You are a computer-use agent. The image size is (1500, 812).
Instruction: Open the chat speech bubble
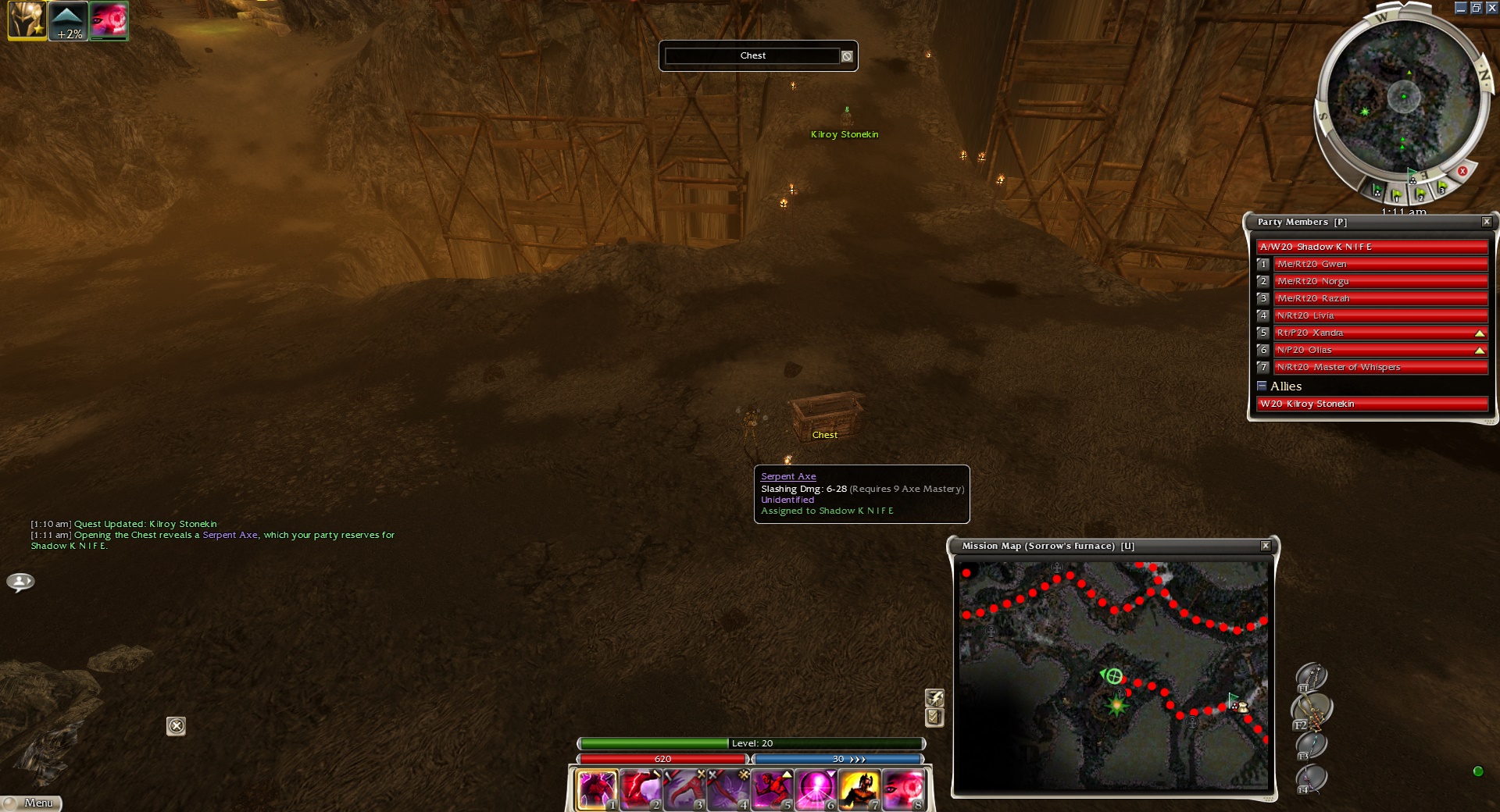pos(20,582)
